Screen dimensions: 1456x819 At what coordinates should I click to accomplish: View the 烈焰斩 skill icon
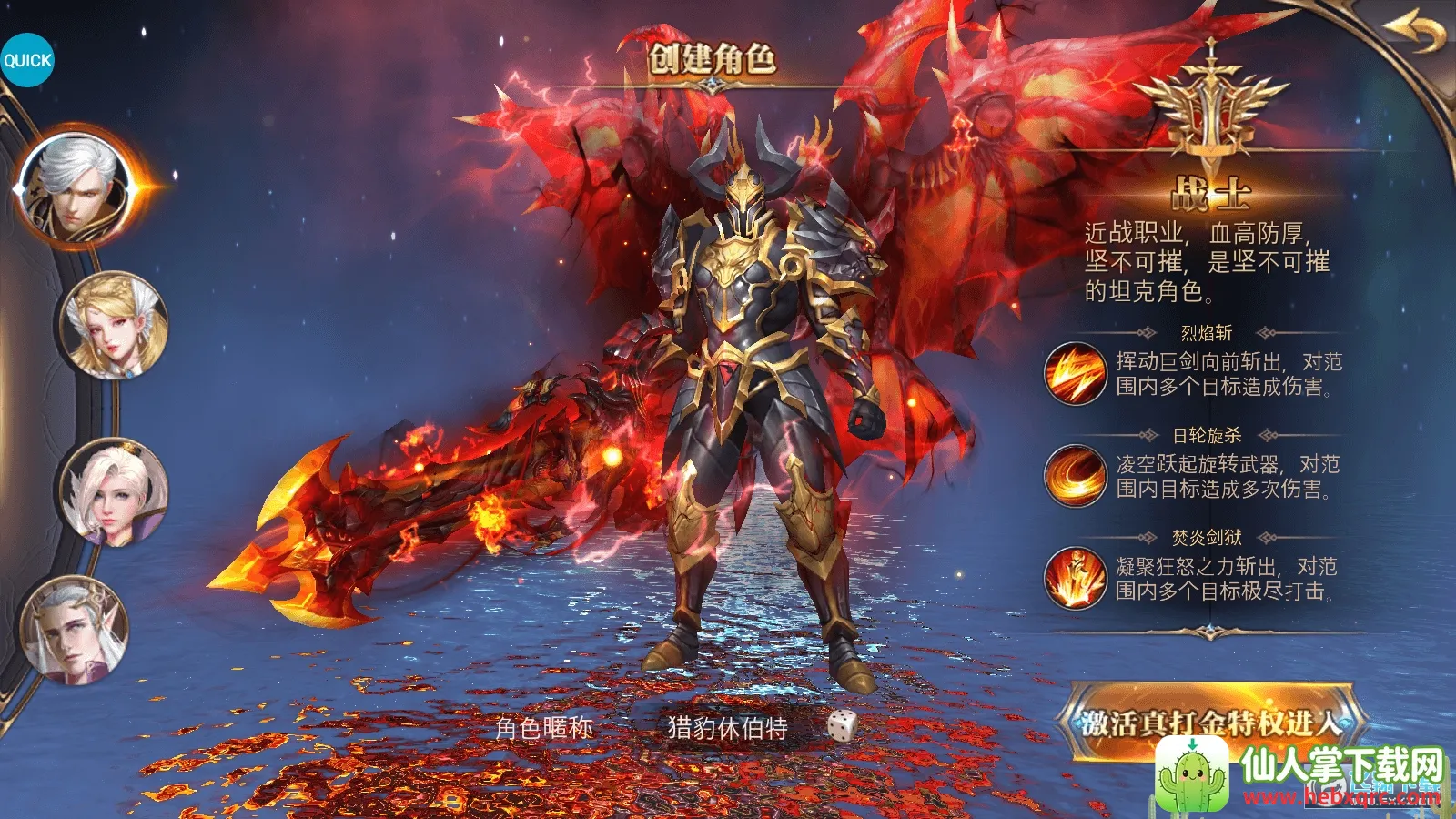point(1075,373)
